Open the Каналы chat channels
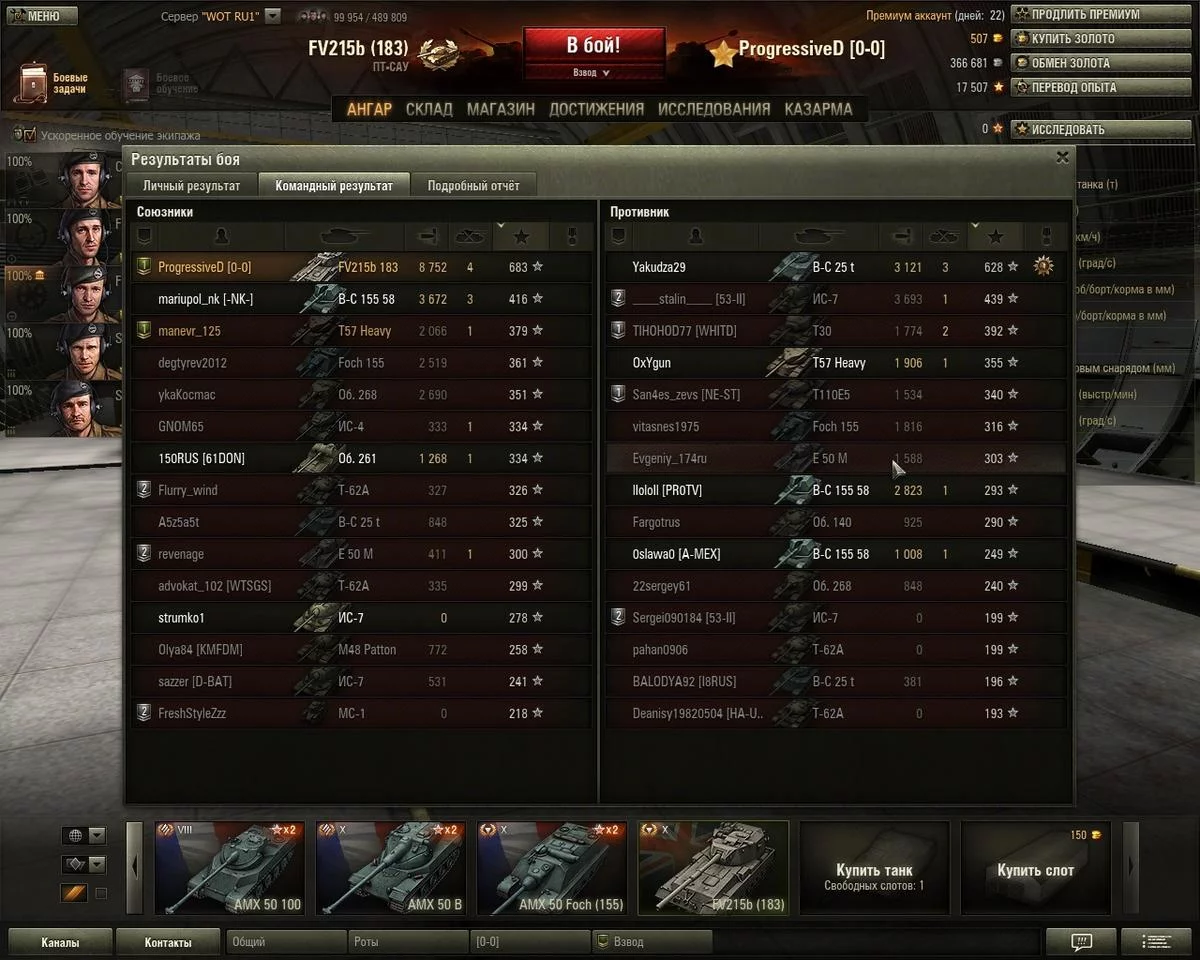This screenshot has width=1200, height=960. (60, 942)
